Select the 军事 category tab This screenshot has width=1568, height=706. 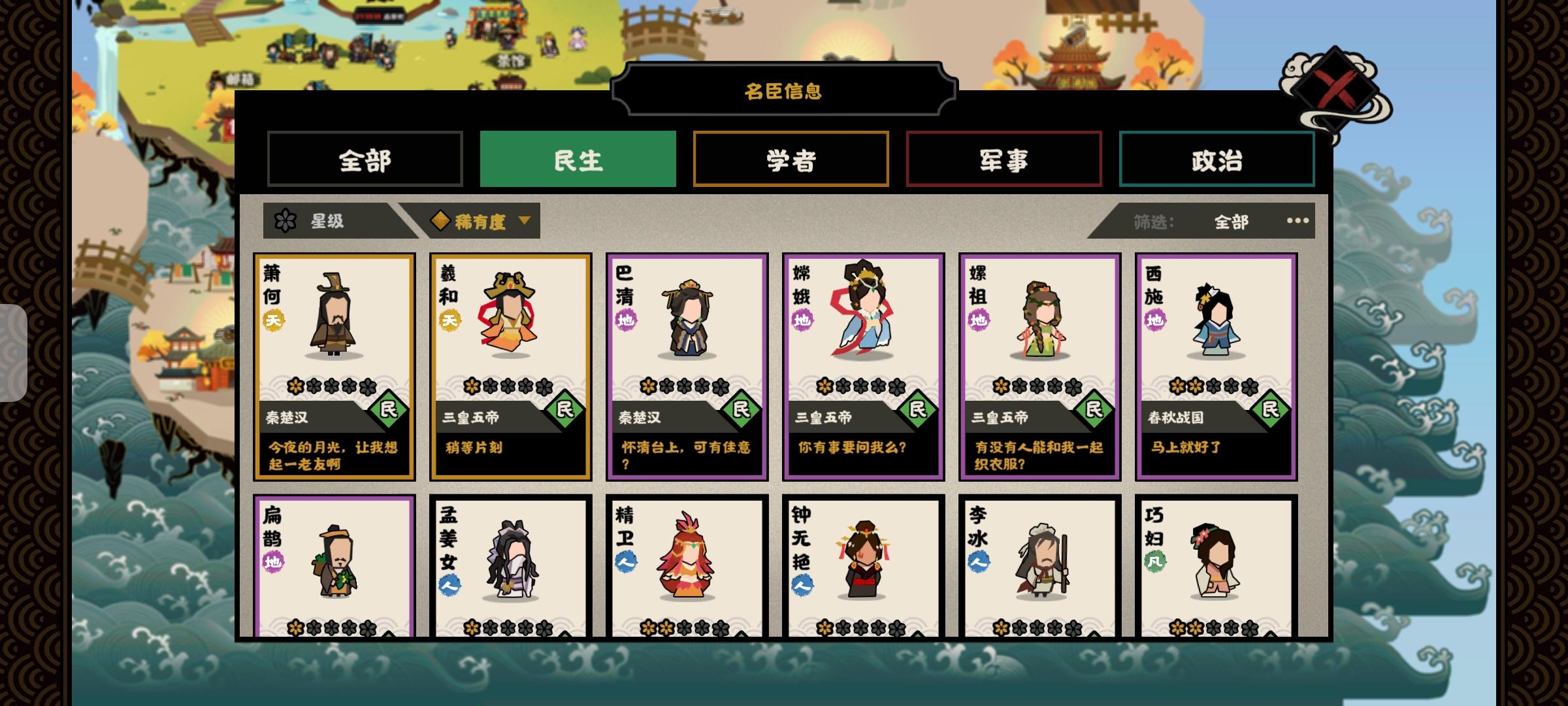pyautogui.click(x=1004, y=160)
